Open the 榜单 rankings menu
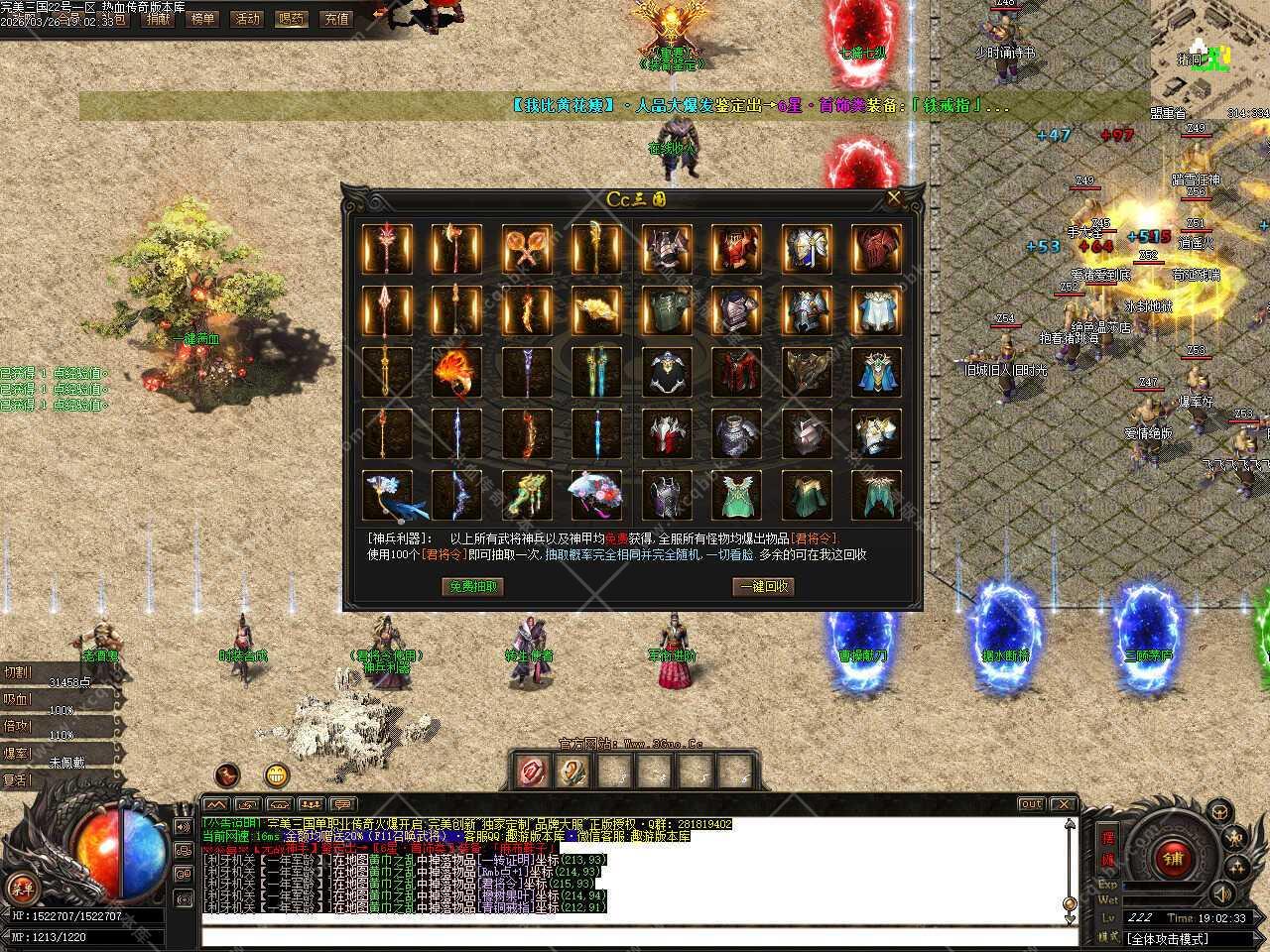1270x952 pixels. 201,18
